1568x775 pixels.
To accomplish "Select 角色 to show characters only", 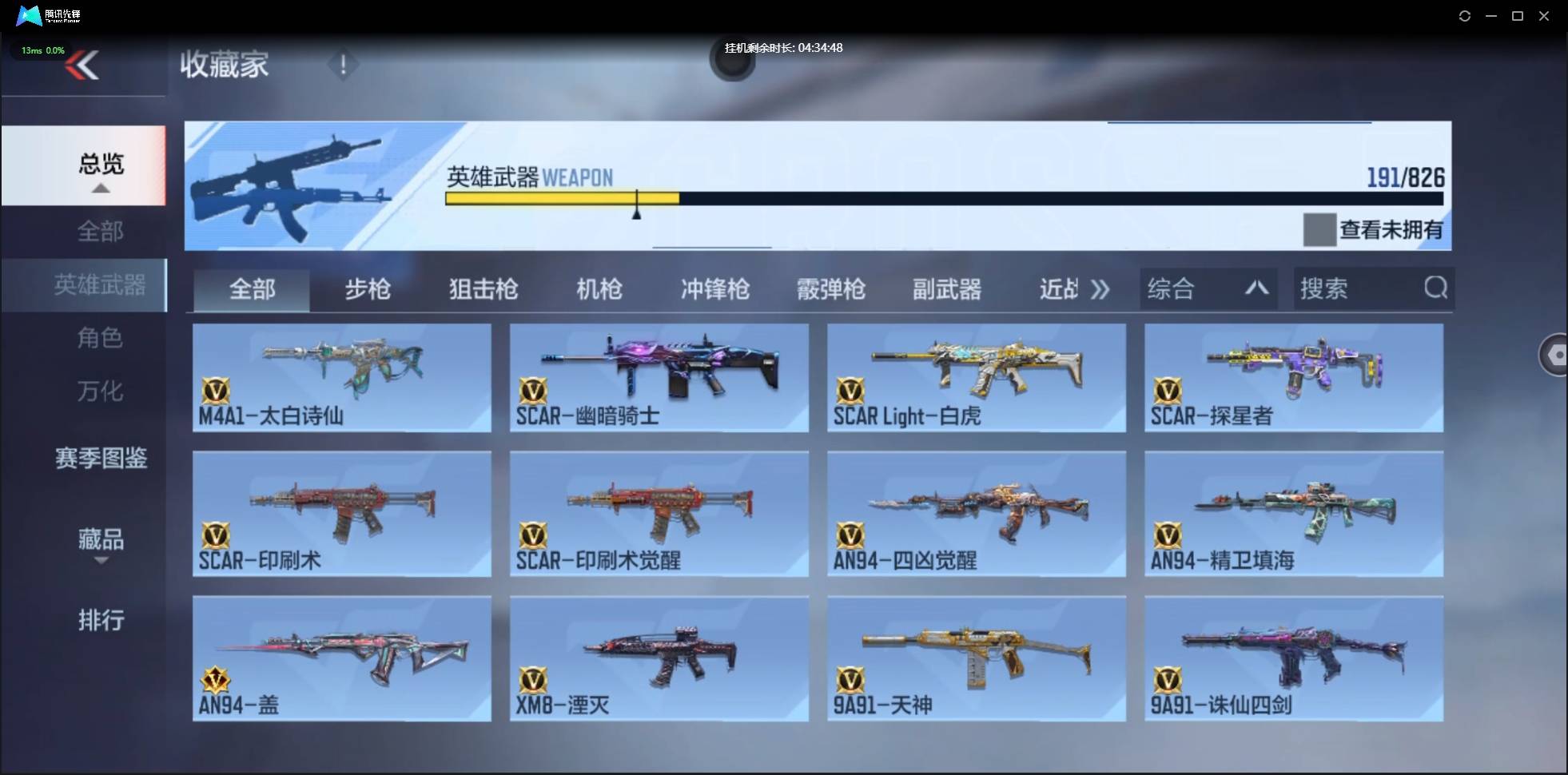I will pos(101,338).
